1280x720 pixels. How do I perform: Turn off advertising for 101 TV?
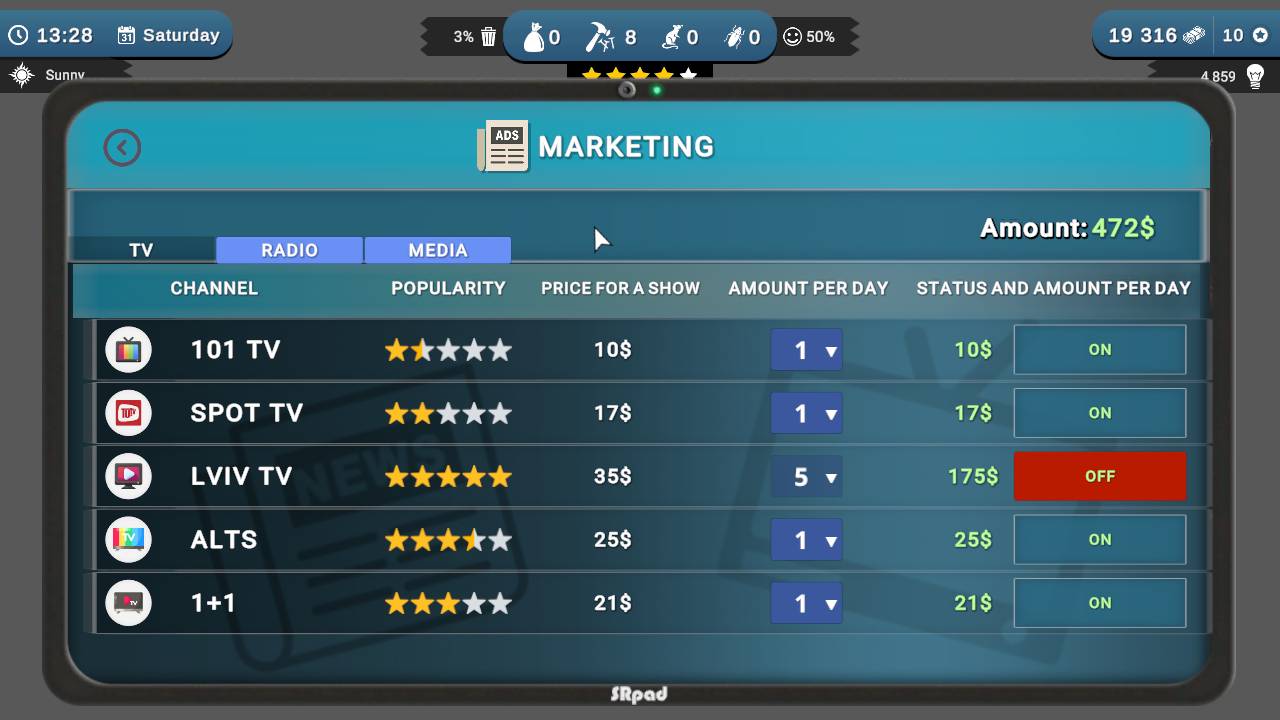coord(1100,349)
